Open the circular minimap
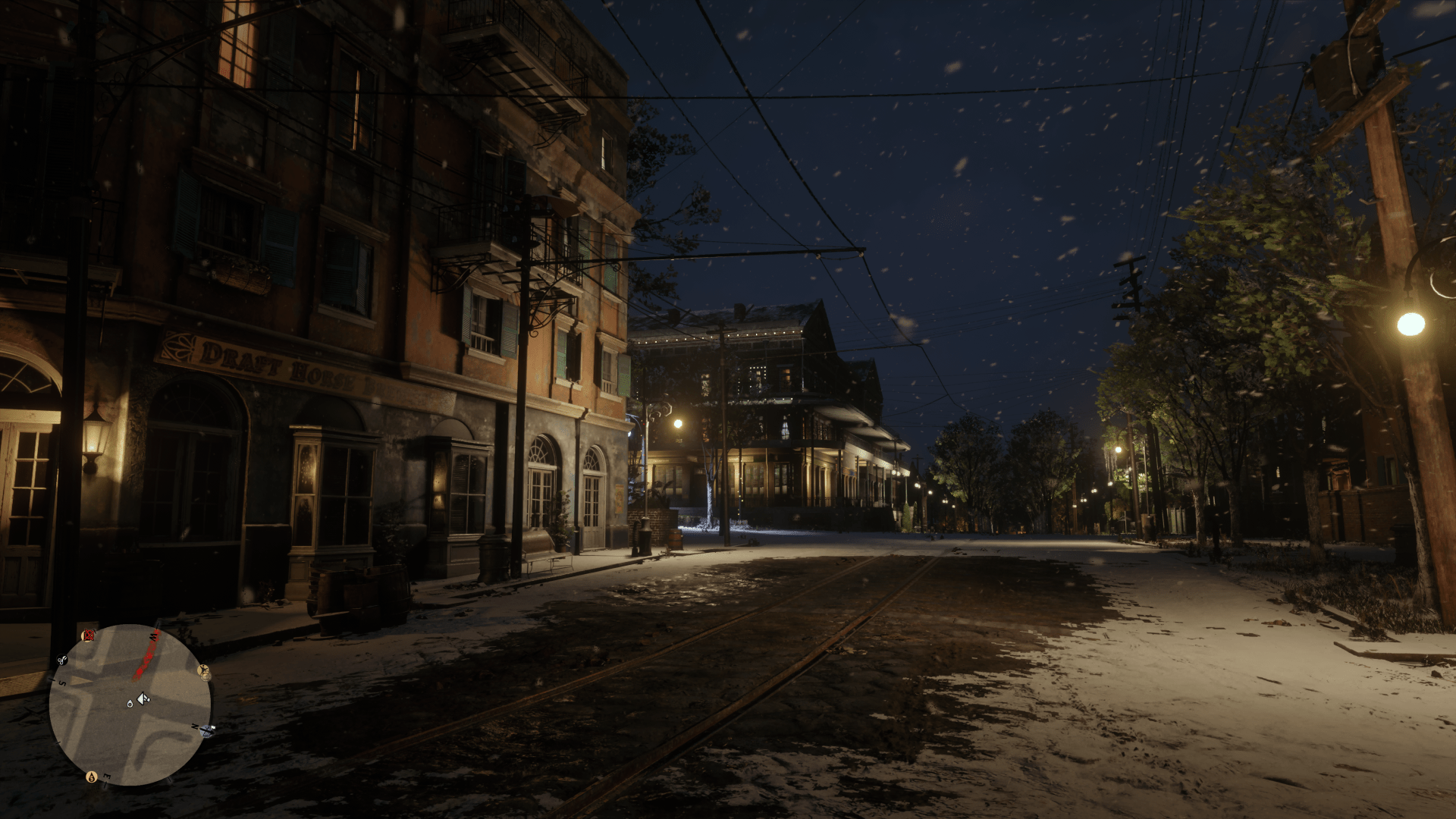 [x=130, y=705]
